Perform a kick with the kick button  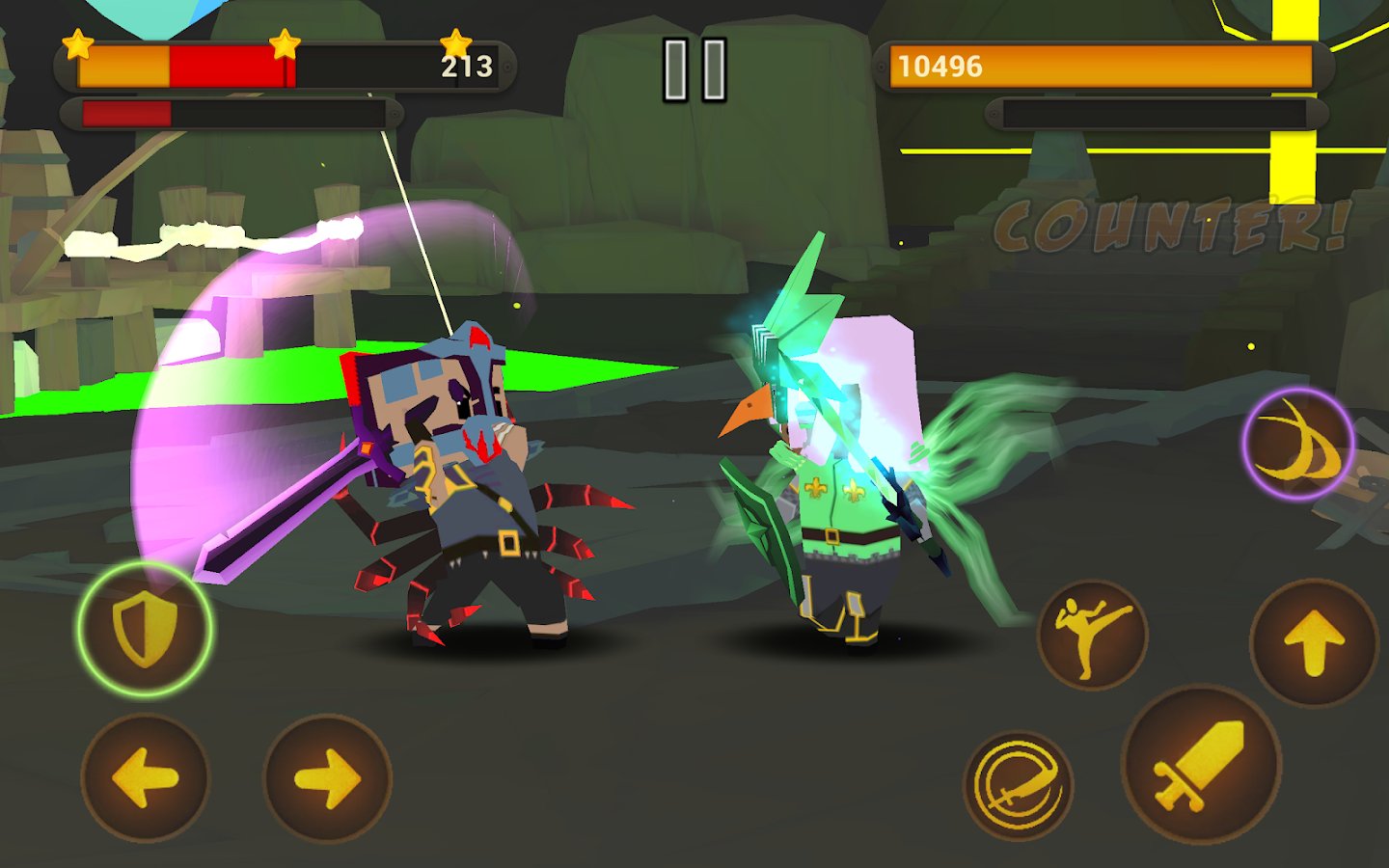pyautogui.click(x=1092, y=635)
